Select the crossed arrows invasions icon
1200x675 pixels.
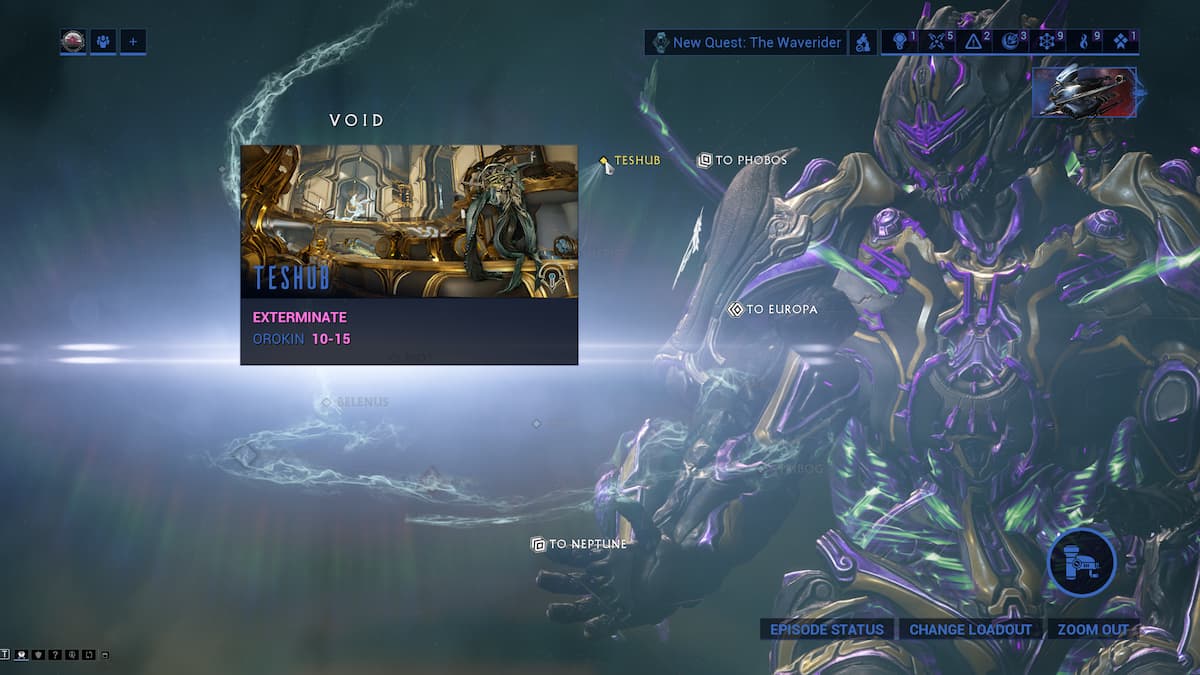coord(937,42)
